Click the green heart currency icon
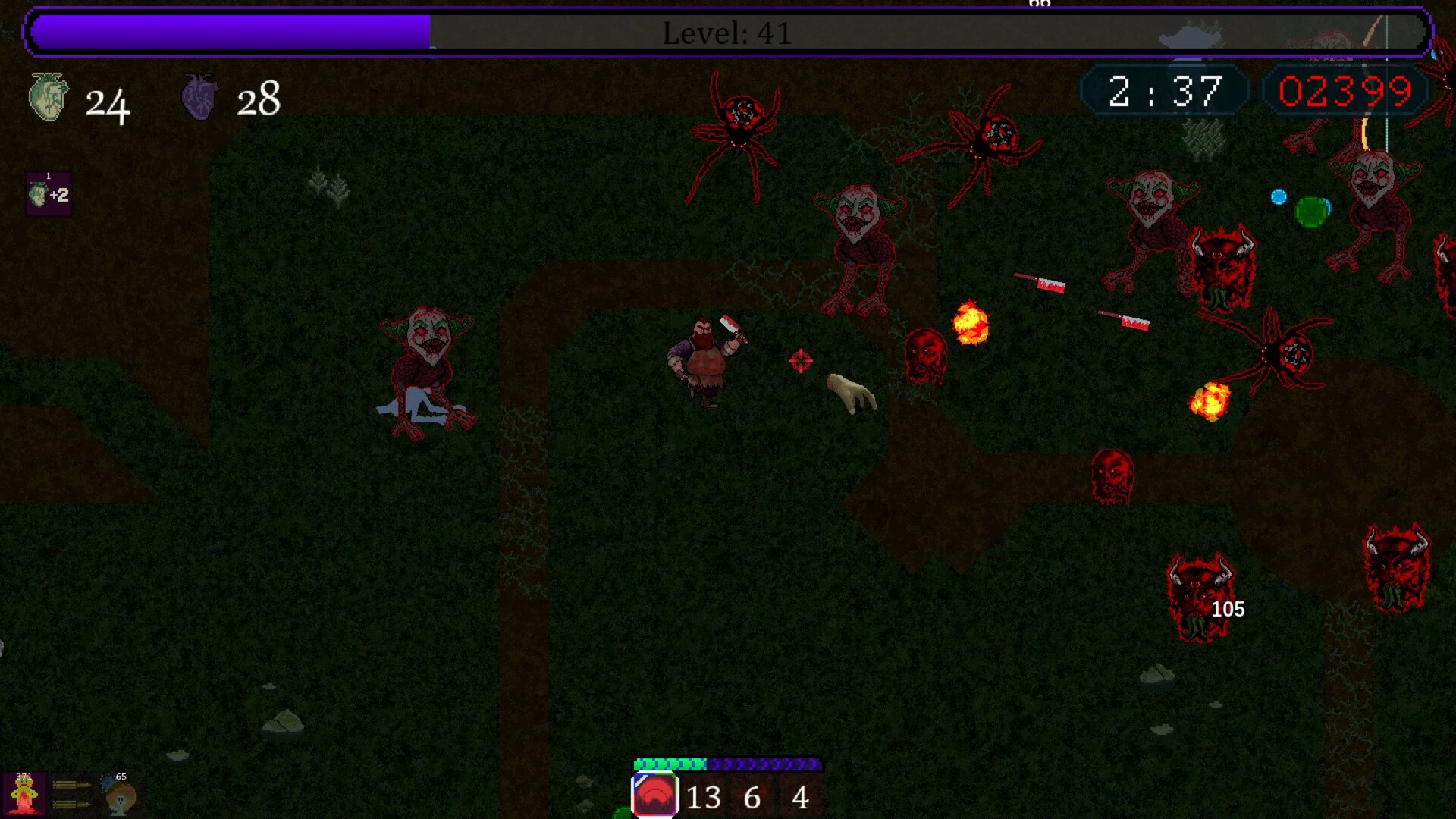This screenshot has width=1456, height=819. coord(49,97)
